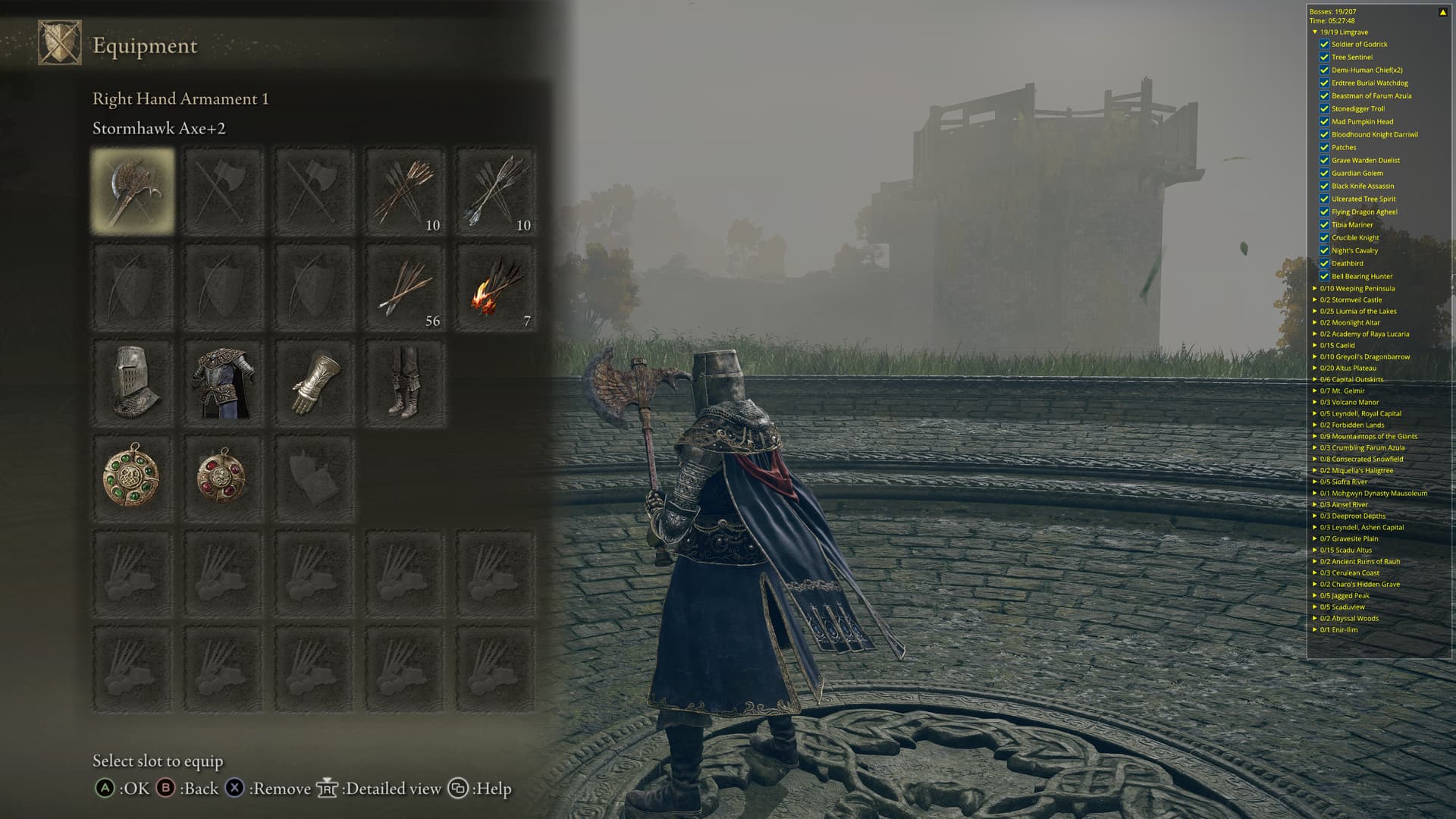
Task: Expand the Weeping Peninsula boss list
Action: coord(1315,288)
